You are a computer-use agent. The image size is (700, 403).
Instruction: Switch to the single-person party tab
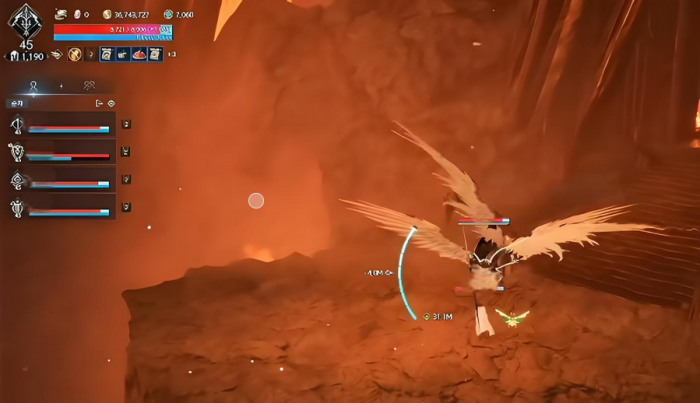[x=33, y=86]
